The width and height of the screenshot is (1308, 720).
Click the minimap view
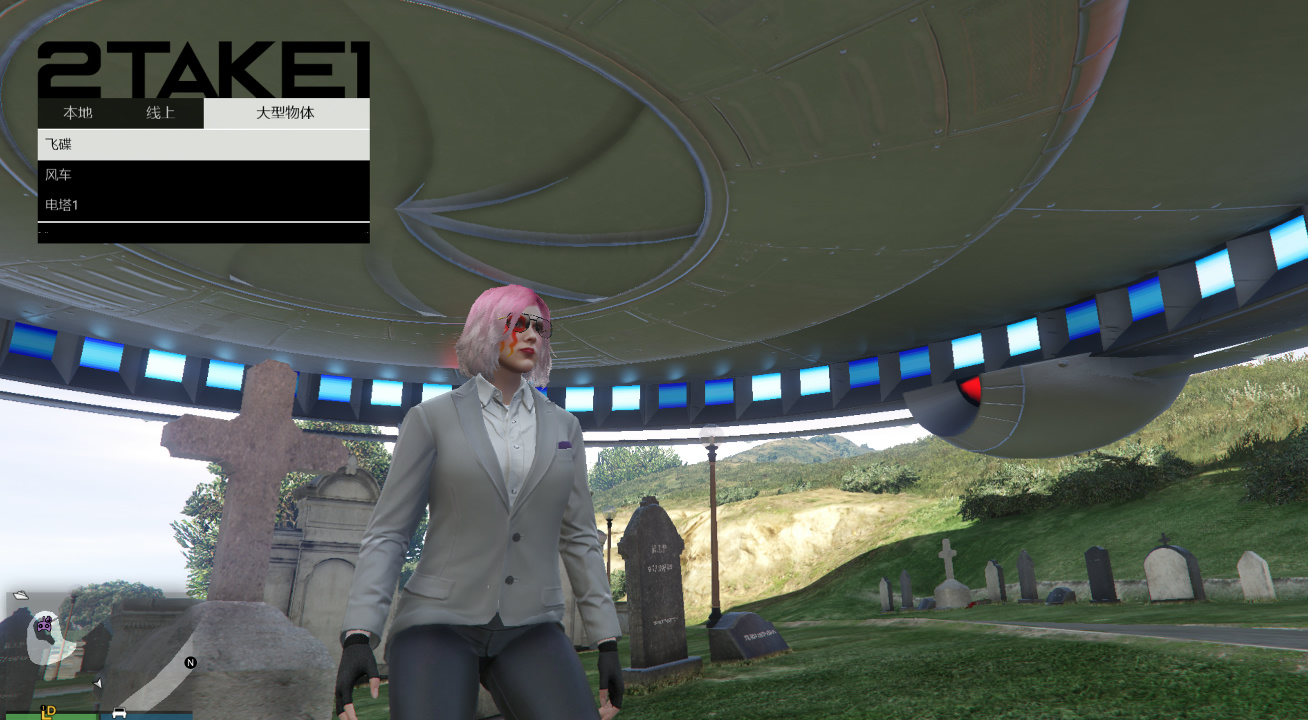pyautogui.click(x=100, y=650)
